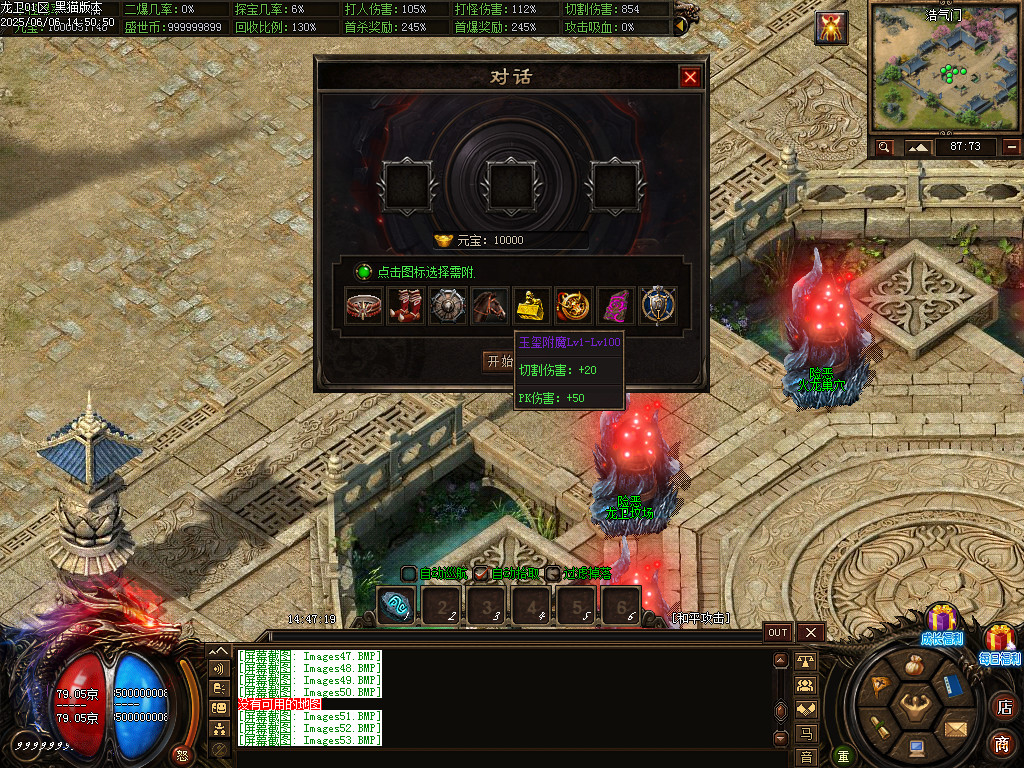
Task: Choose the red boots enchant icon
Action: tap(406, 305)
